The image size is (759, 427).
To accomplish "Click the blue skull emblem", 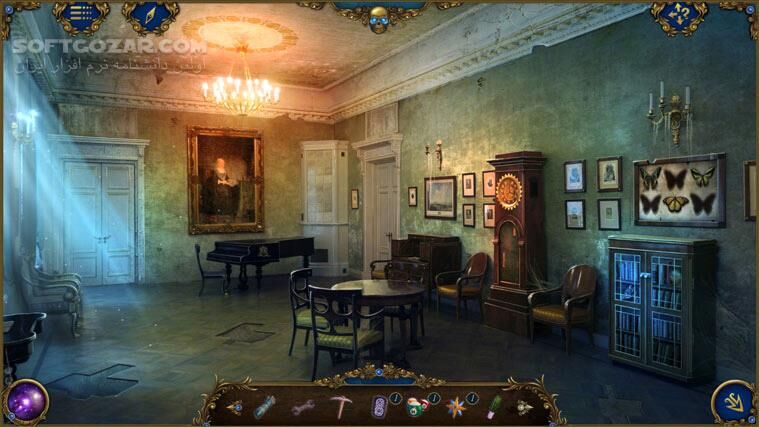I will [379, 18].
